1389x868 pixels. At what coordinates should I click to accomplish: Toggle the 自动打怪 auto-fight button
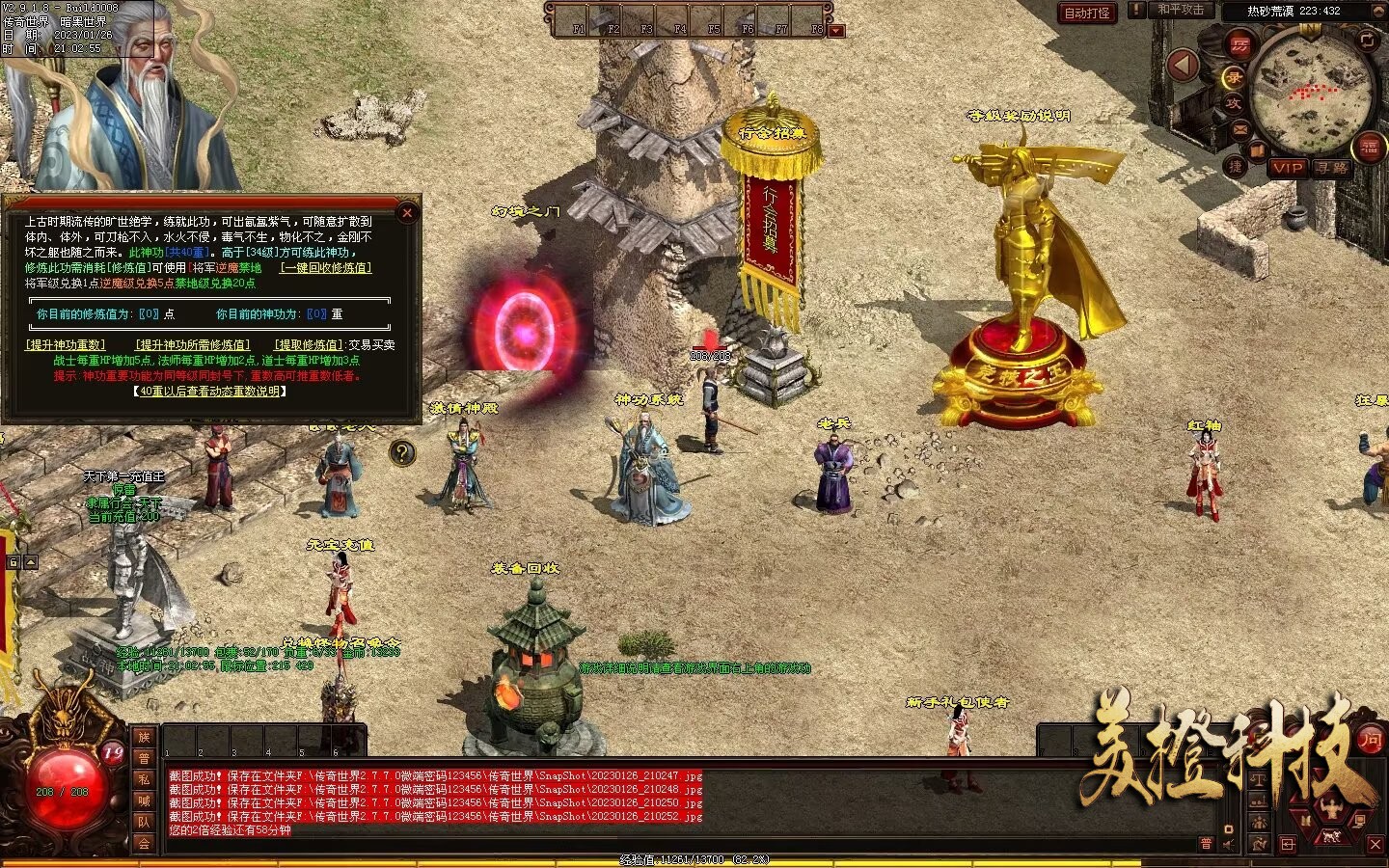click(1086, 13)
